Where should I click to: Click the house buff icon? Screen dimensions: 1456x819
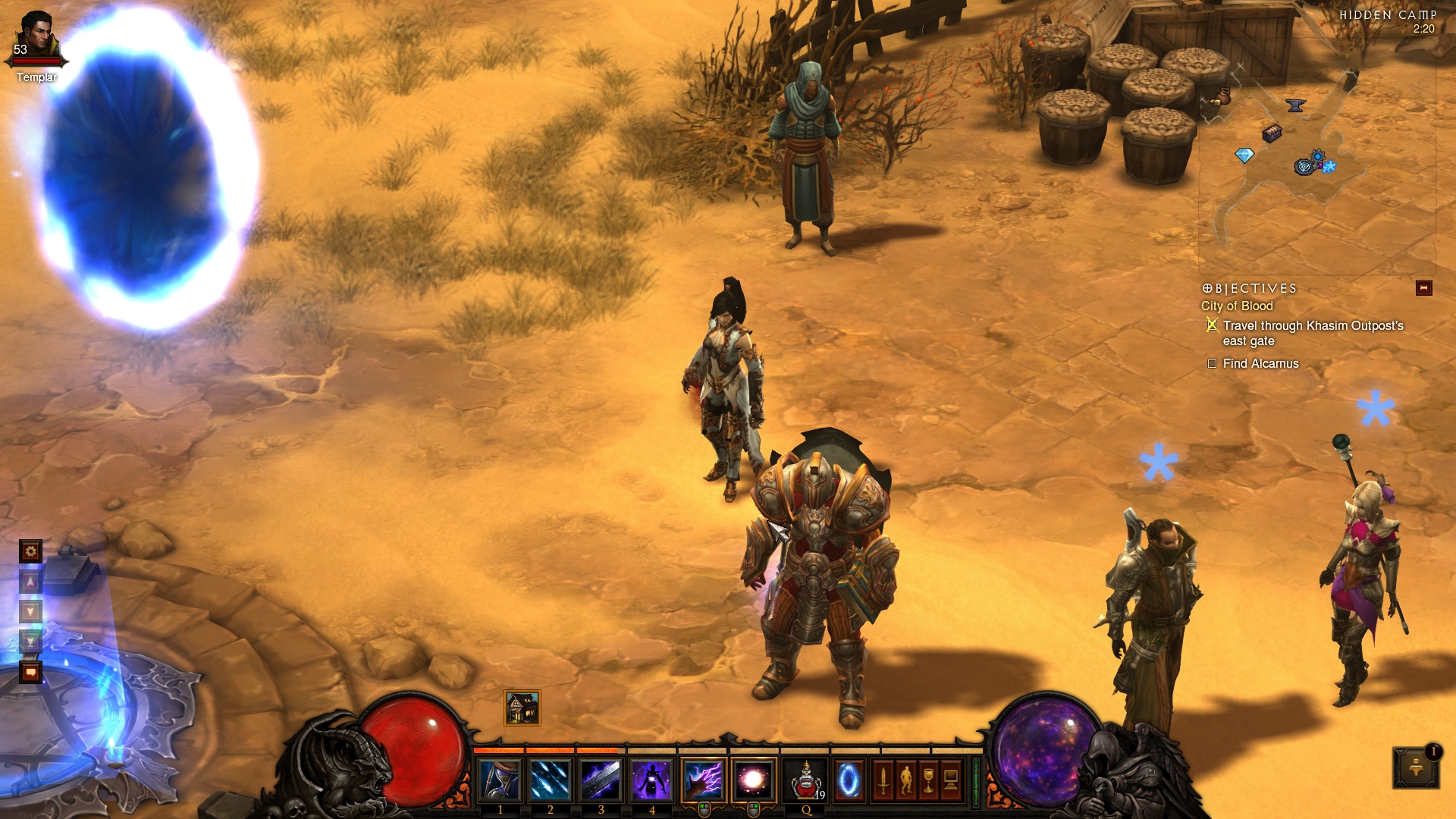pyautogui.click(x=522, y=708)
